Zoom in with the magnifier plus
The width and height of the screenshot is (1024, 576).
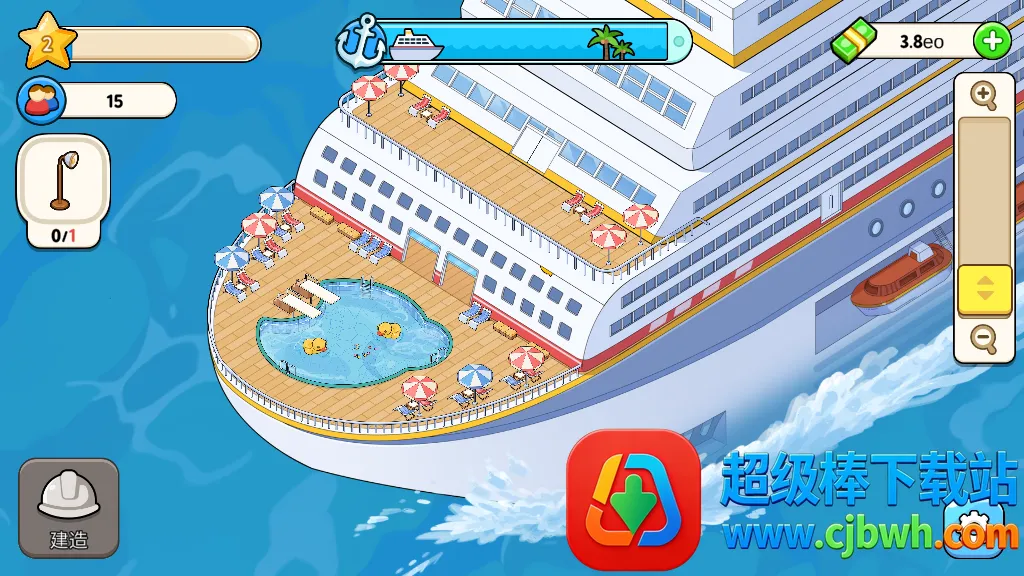pos(985,96)
